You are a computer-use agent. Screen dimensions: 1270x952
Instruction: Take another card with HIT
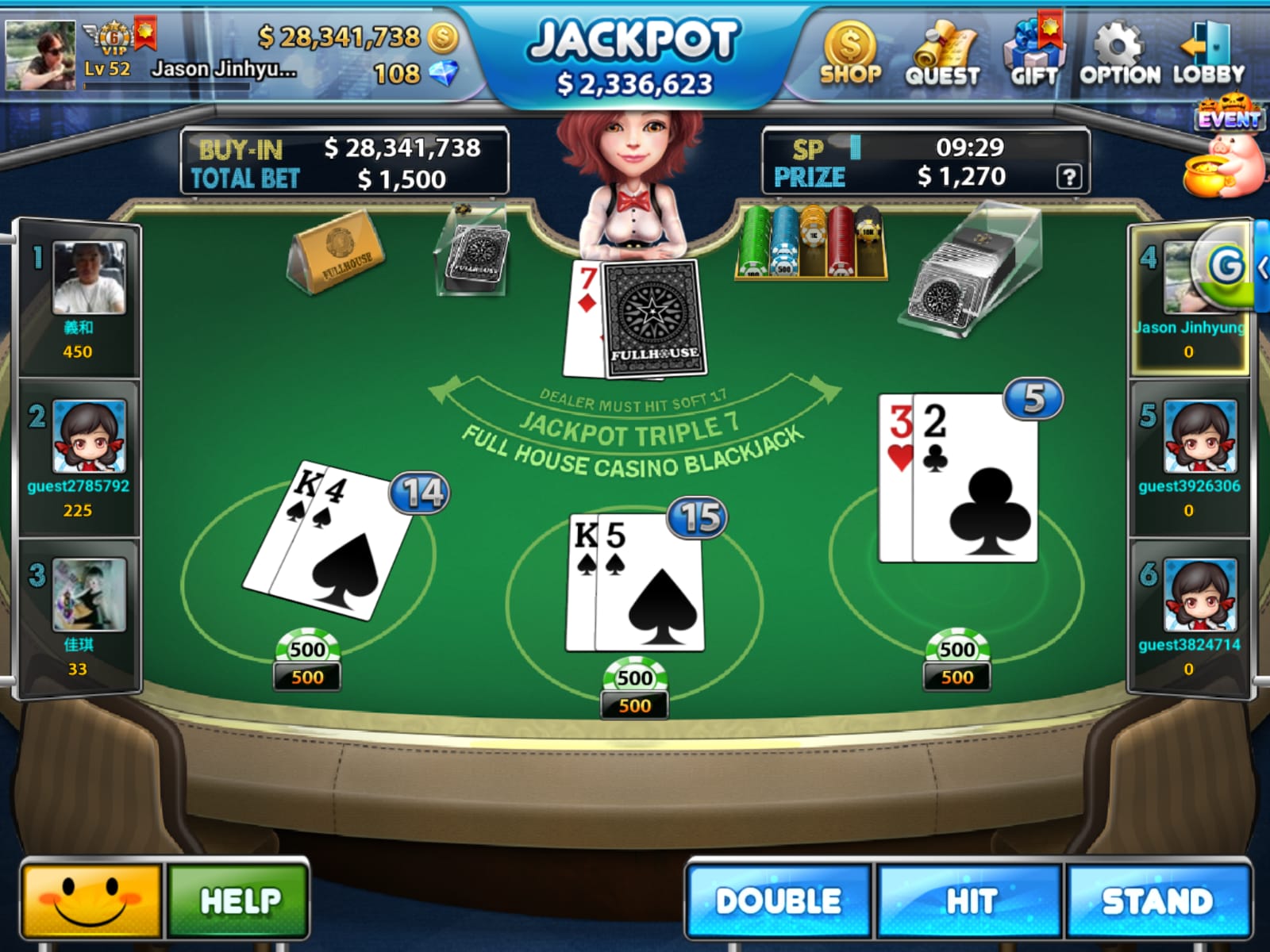(x=969, y=901)
